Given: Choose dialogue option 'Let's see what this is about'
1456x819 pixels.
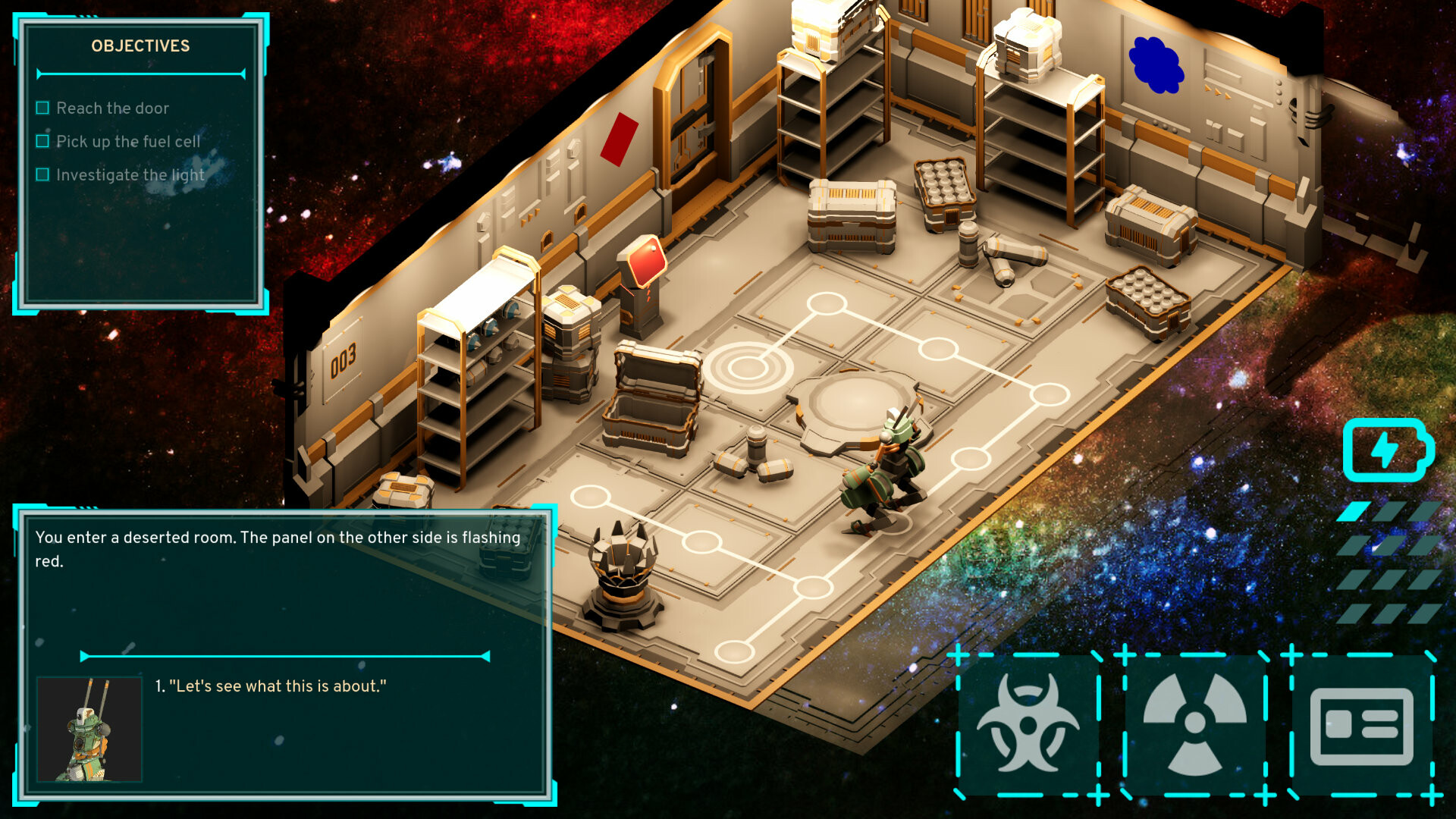Looking at the screenshot, I should tap(271, 686).
